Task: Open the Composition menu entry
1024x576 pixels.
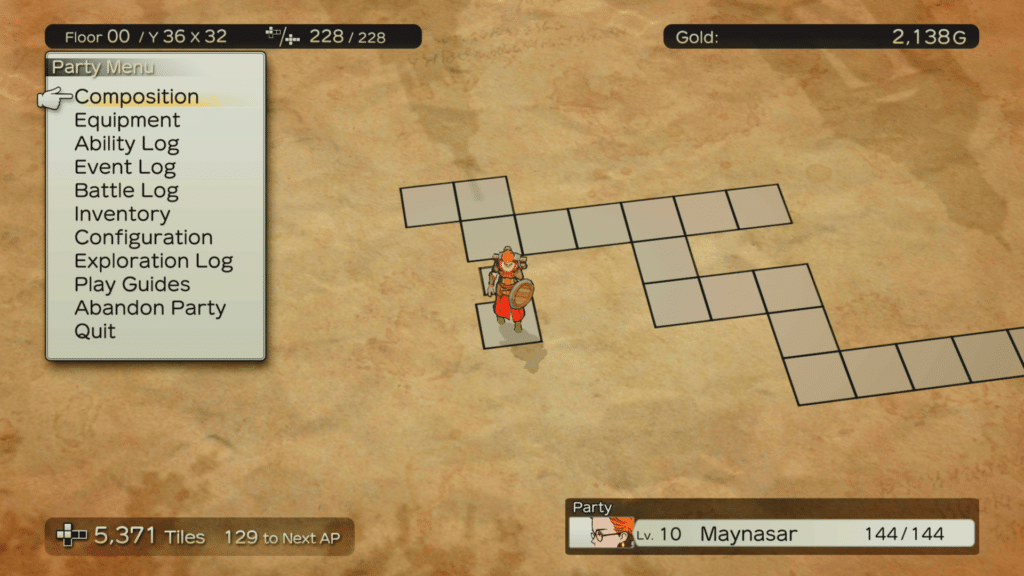Action: pos(136,97)
